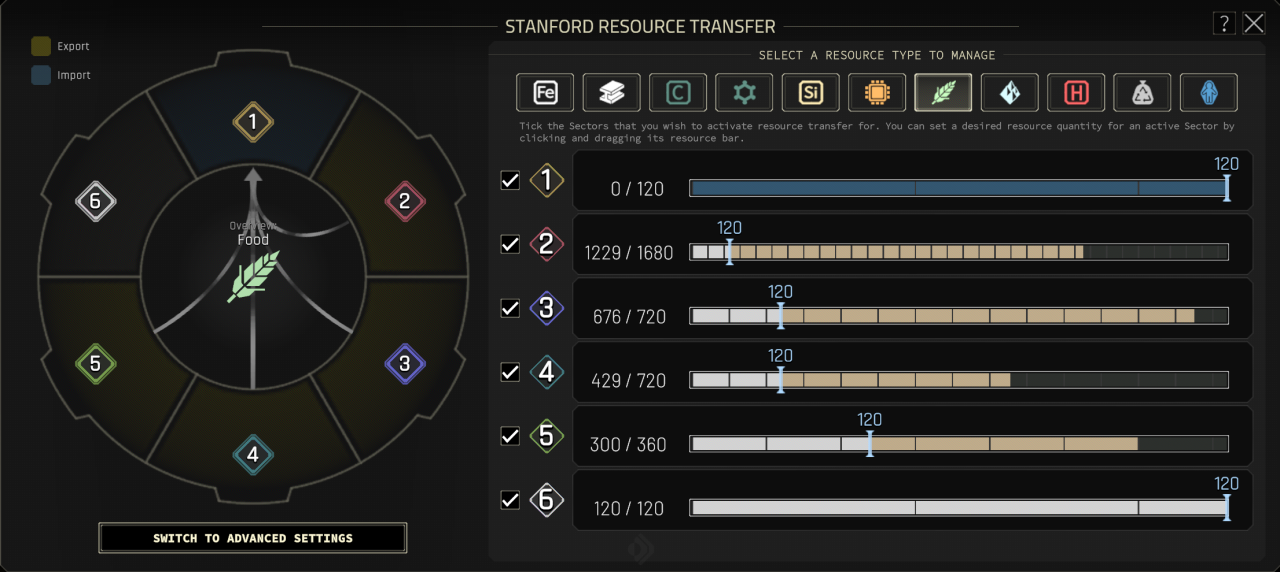Image resolution: width=1280 pixels, height=572 pixels.
Task: Select the red H resource type
Action: click(x=1076, y=93)
